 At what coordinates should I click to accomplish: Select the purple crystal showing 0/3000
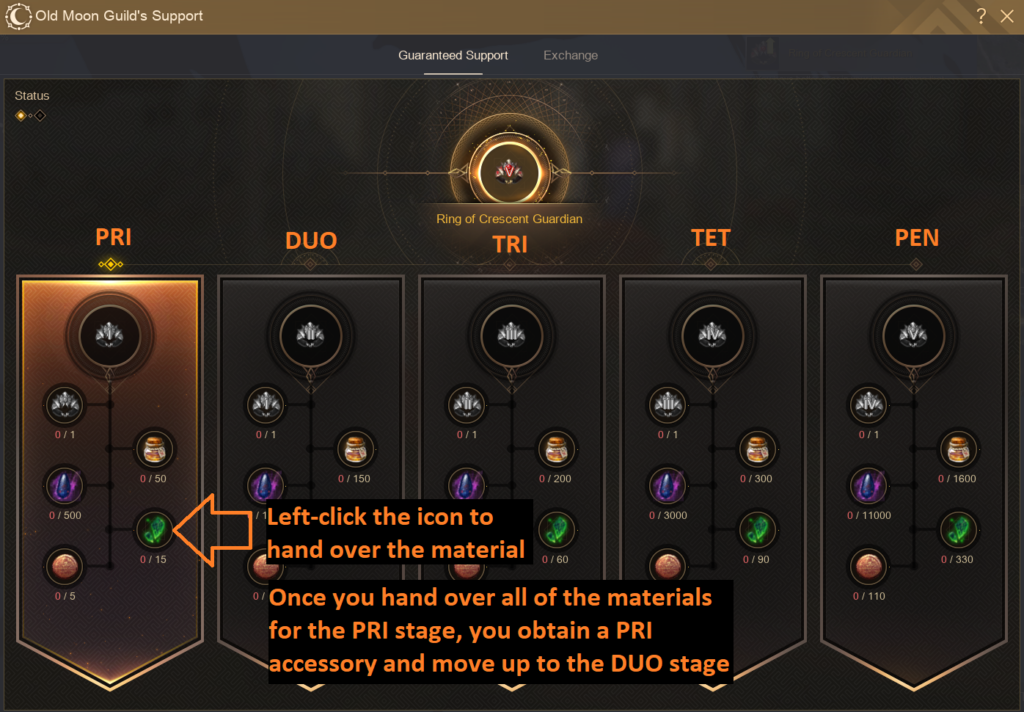point(669,487)
